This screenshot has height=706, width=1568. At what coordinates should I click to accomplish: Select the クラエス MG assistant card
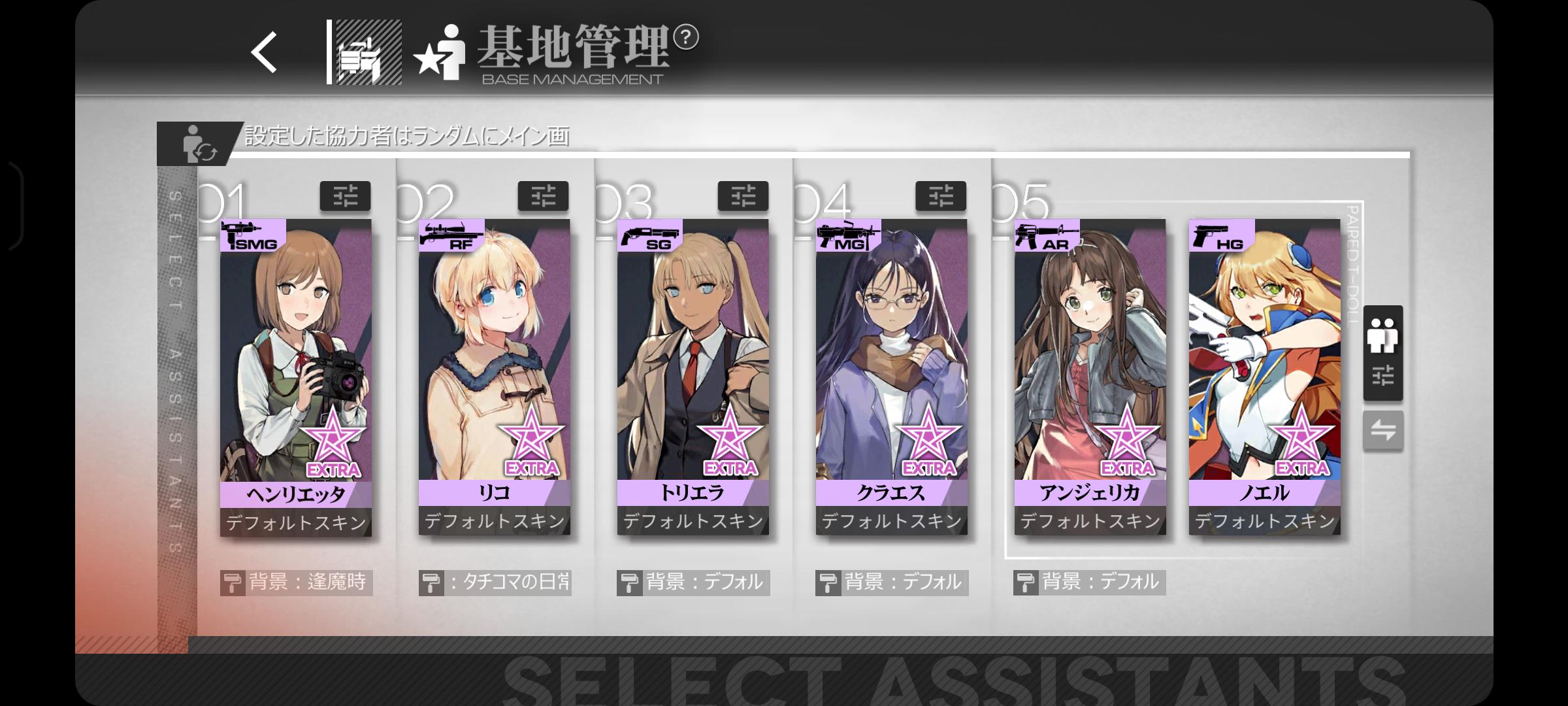[x=892, y=366]
